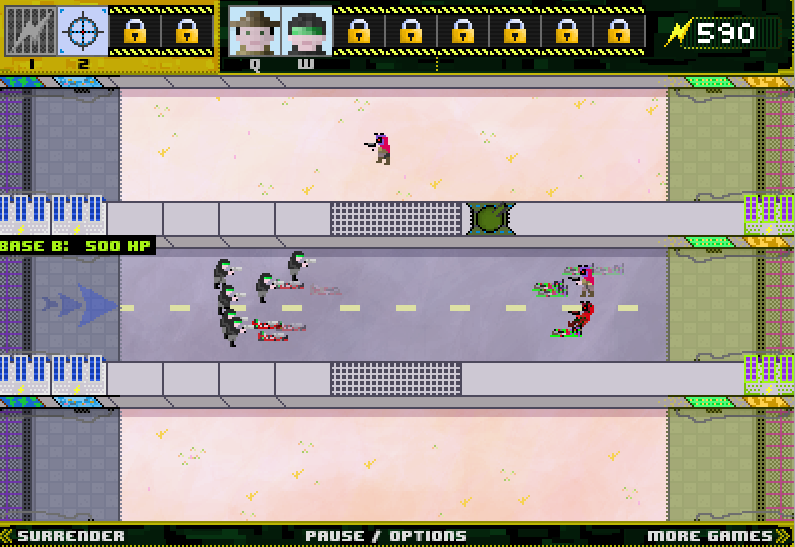Activate the greyed-out lightning ability slot
Screen dimensions: 795x547
[x=31, y=31]
